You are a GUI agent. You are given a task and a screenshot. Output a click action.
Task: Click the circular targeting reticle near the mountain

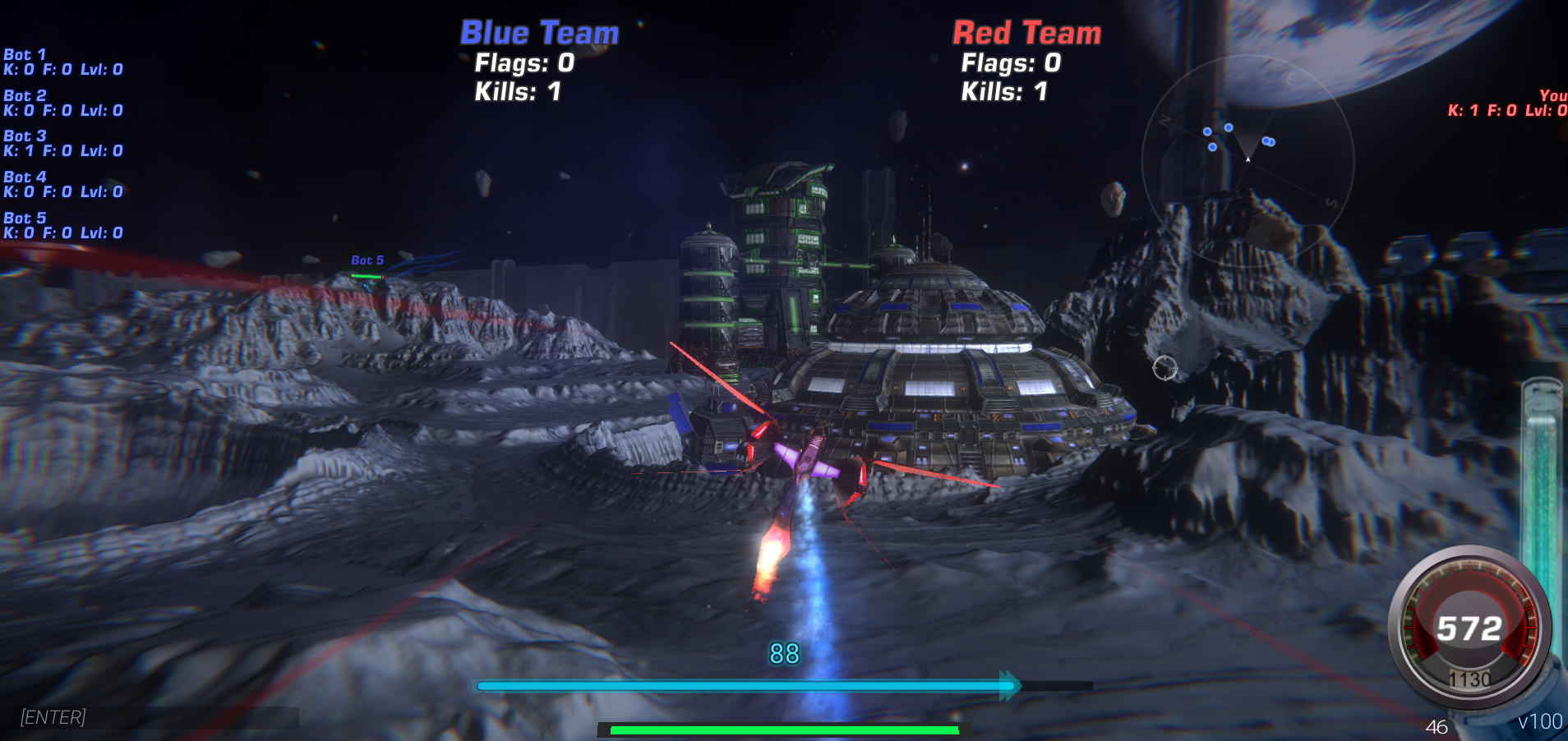click(1166, 370)
